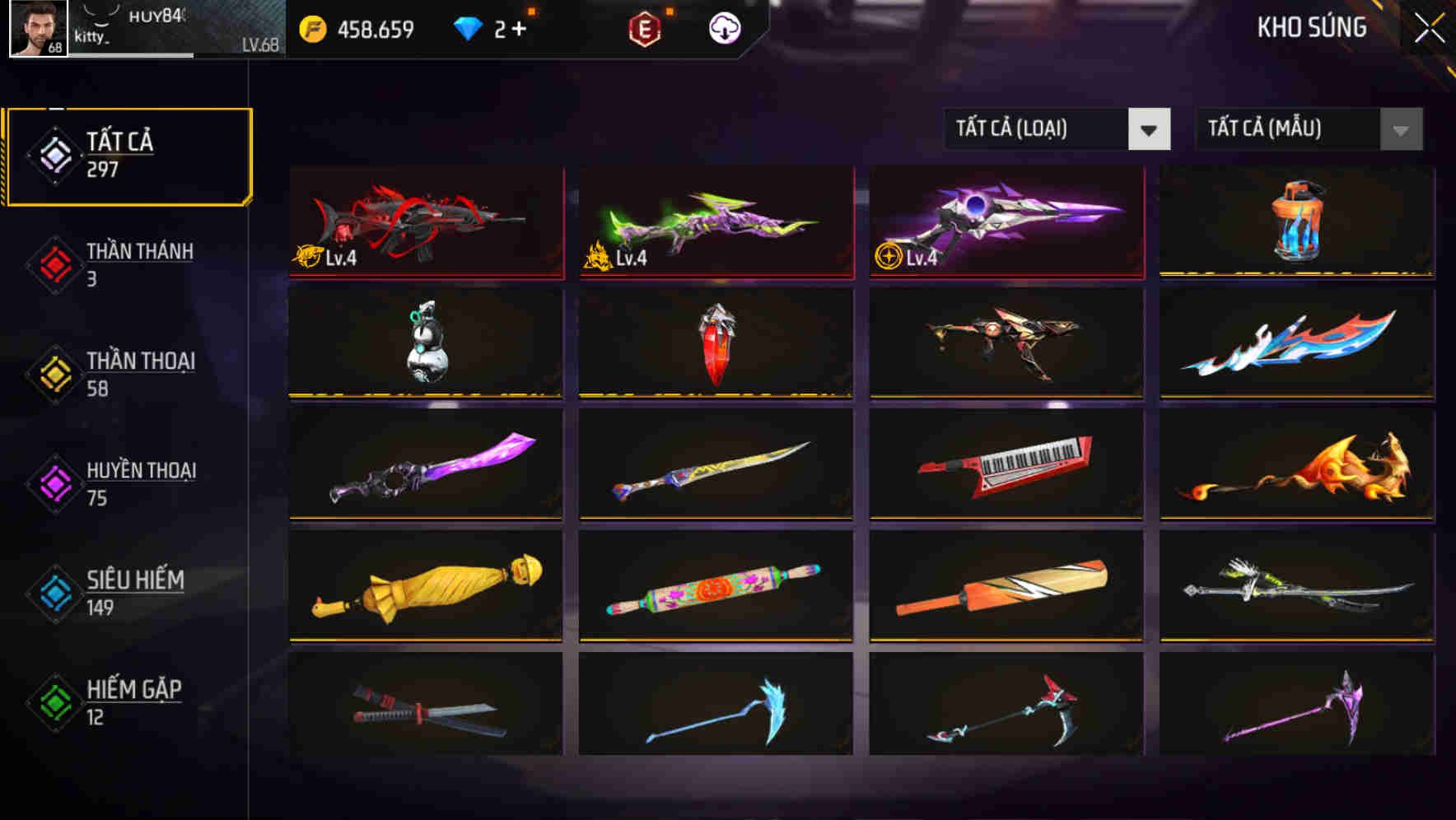Click the blue diamond currency icon
1456x820 pixels.
[468, 27]
